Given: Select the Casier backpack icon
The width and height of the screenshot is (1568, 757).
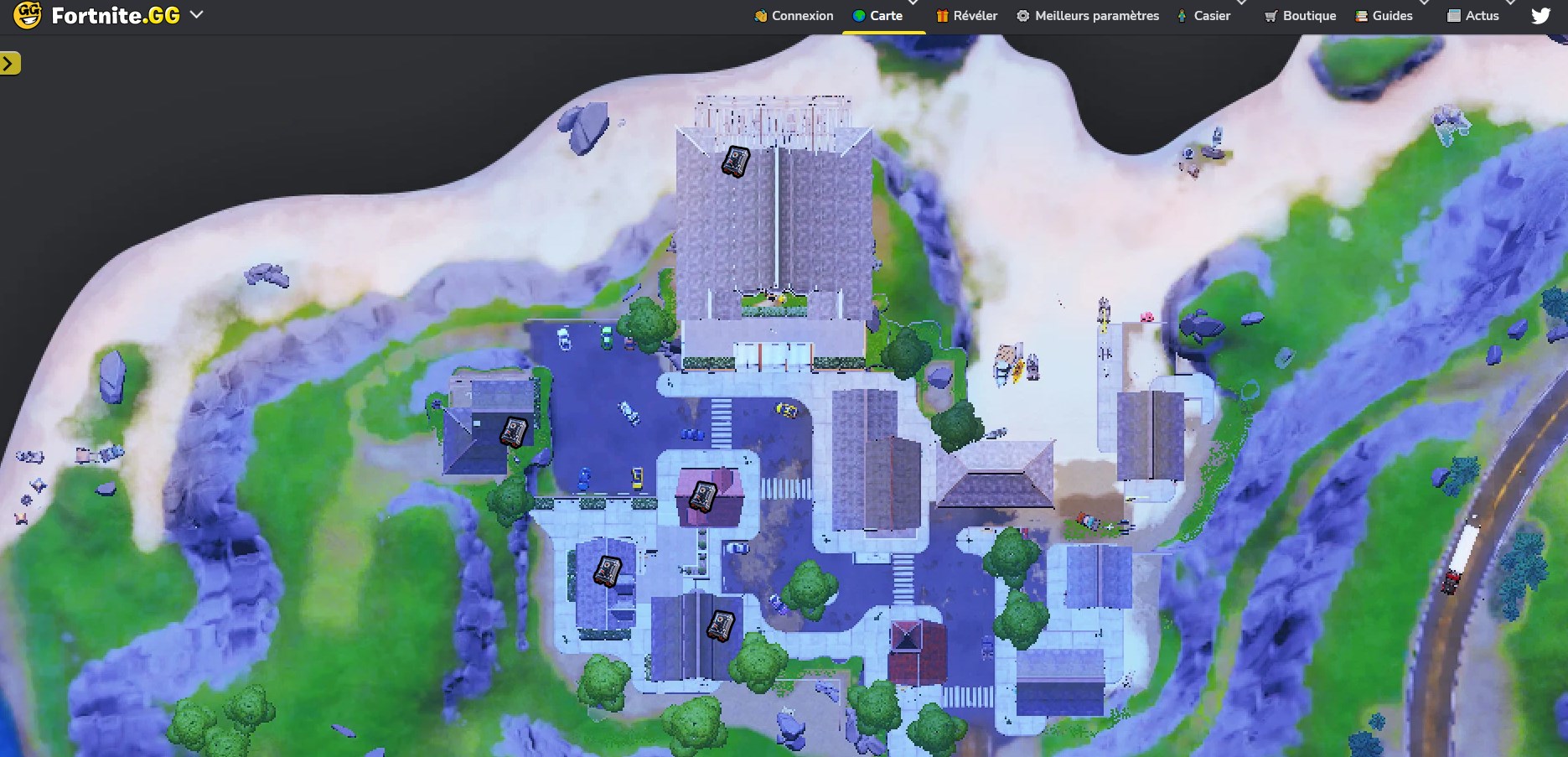Looking at the screenshot, I should (x=1182, y=15).
